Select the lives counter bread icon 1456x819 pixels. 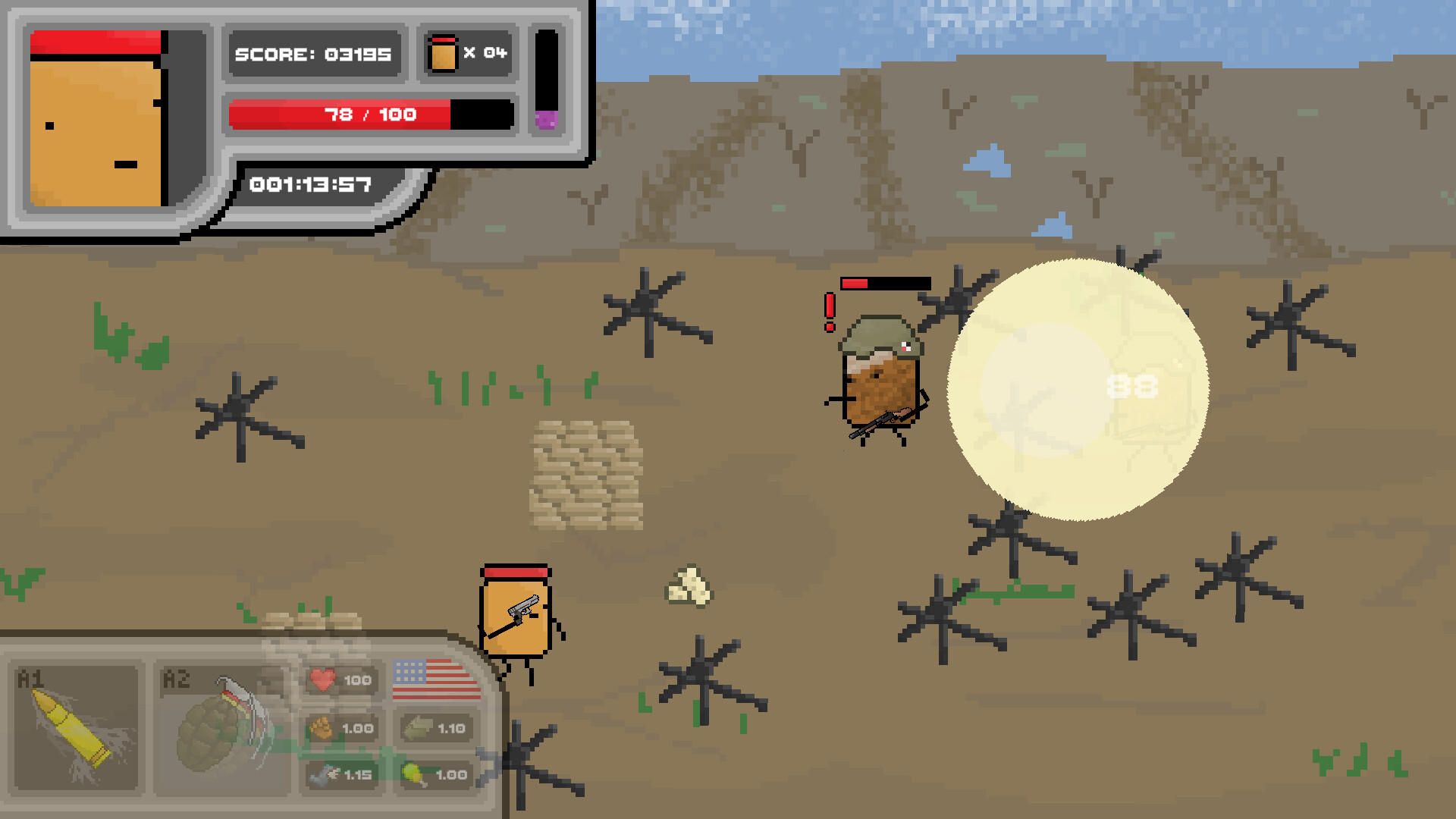[x=442, y=53]
